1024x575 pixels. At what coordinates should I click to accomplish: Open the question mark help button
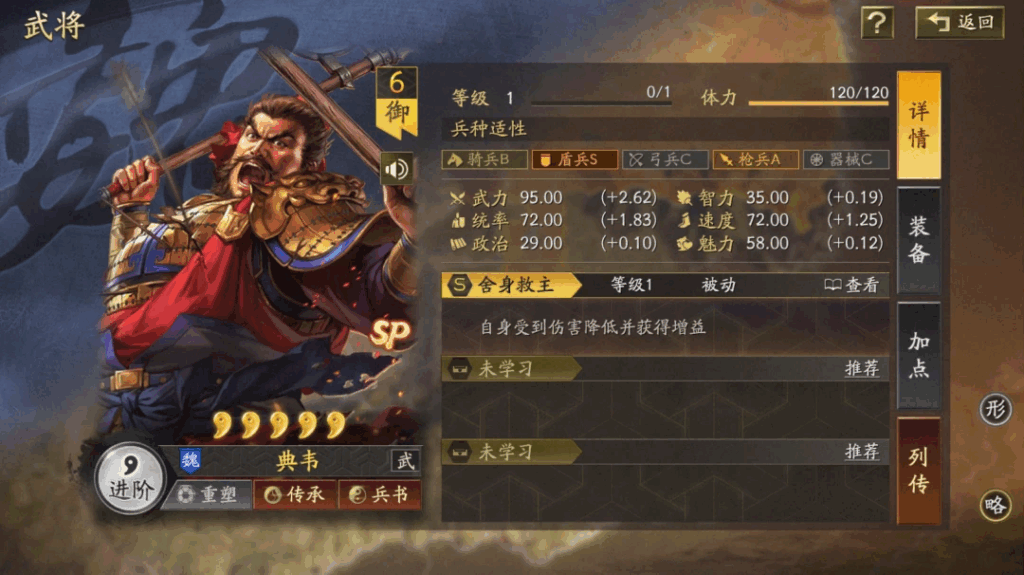[877, 22]
